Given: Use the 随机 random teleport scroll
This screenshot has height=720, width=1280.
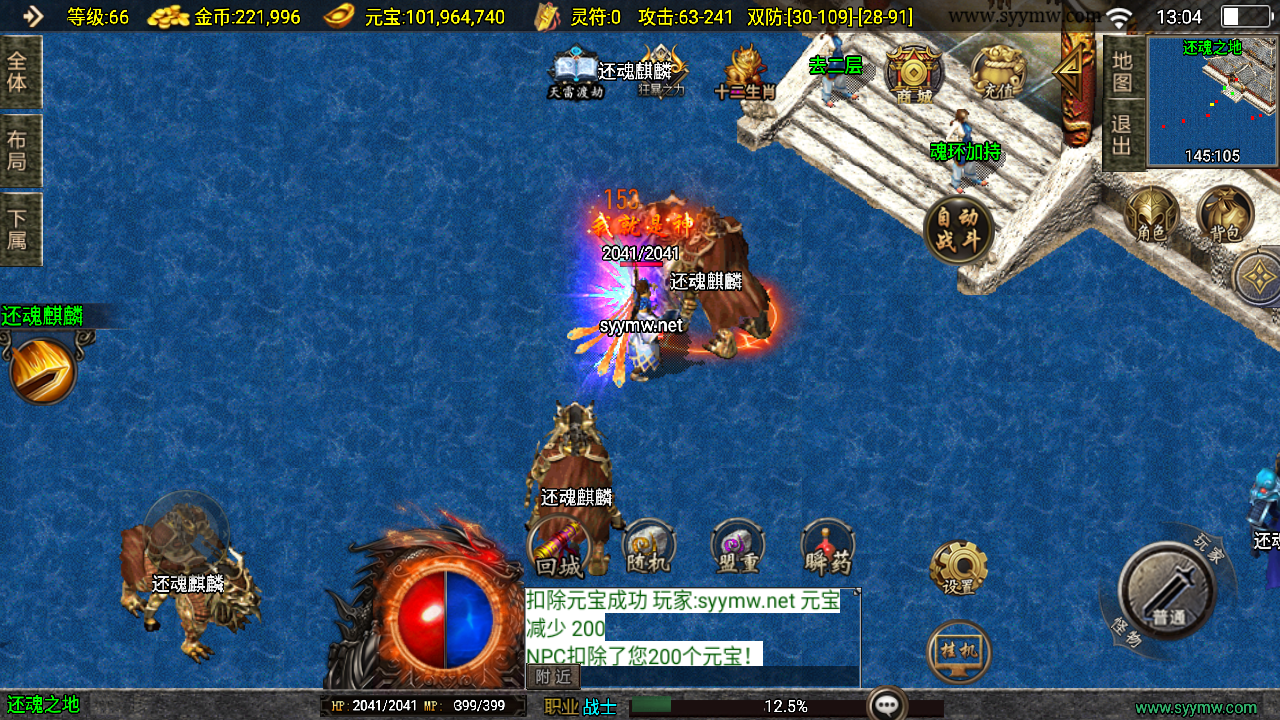Looking at the screenshot, I should (x=648, y=548).
